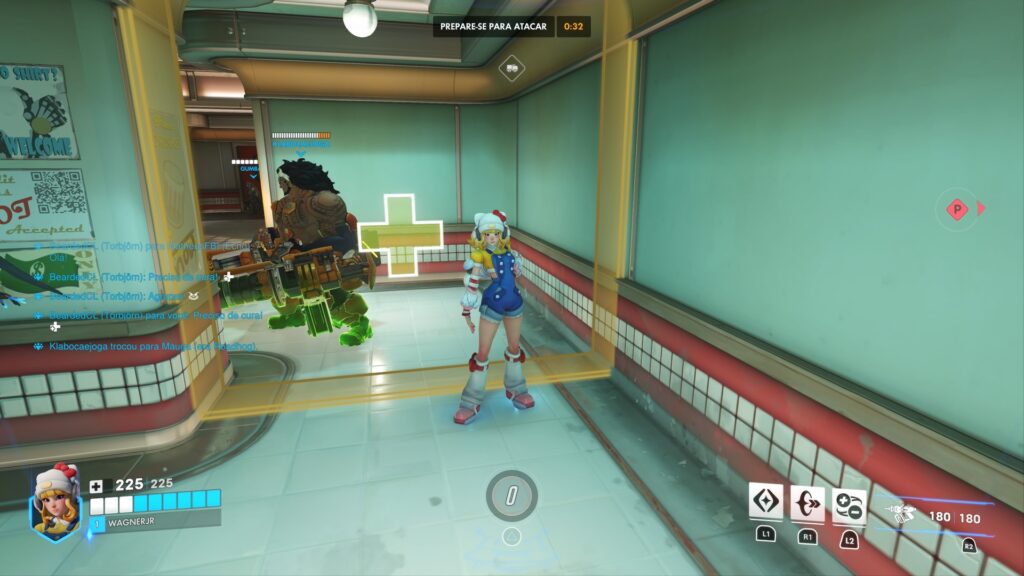Use the ring with arrows ability
This screenshot has height=576, width=1024.
click(807, 503)
